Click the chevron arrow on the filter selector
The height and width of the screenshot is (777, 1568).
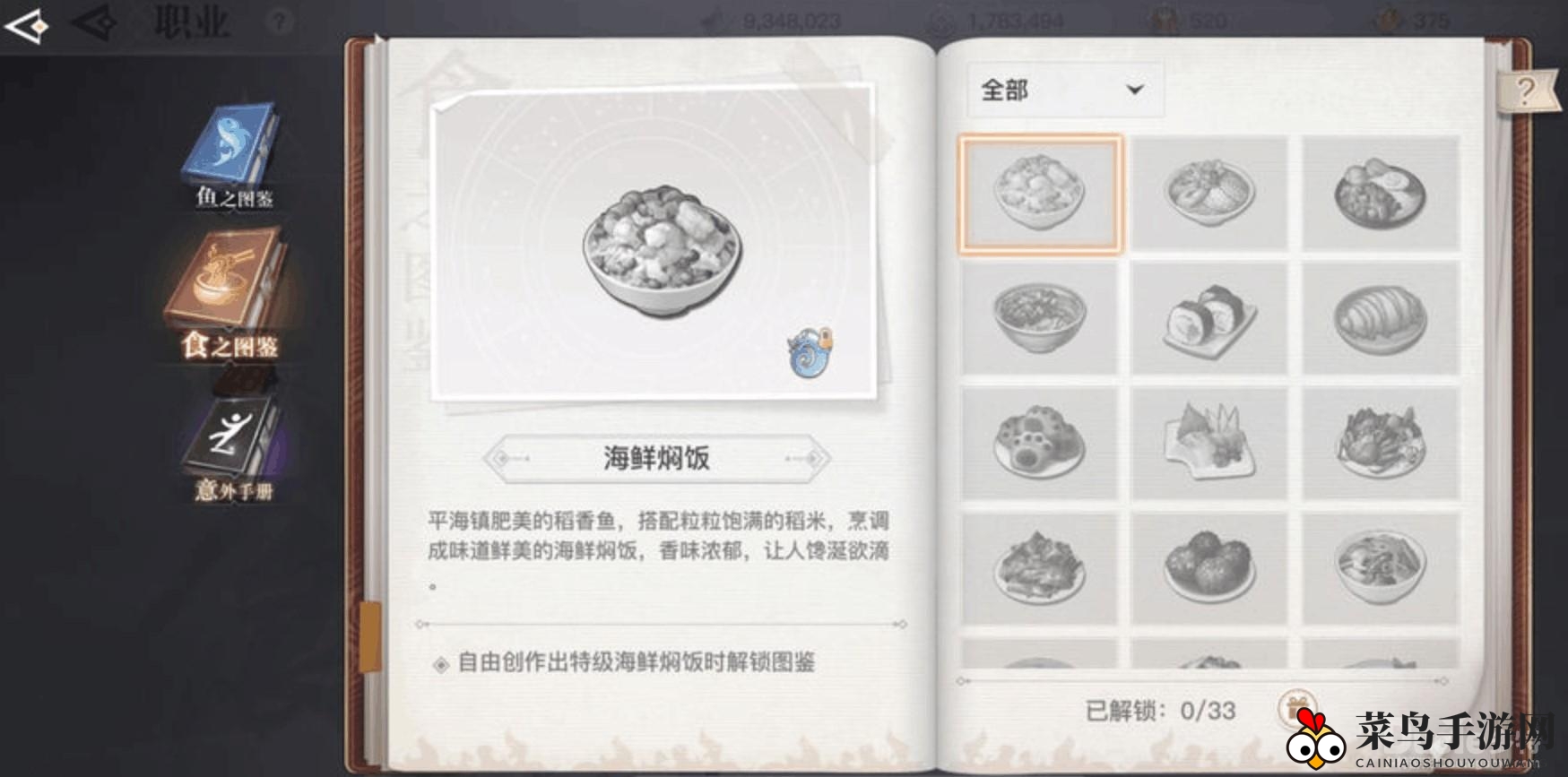coord(1136,90)
